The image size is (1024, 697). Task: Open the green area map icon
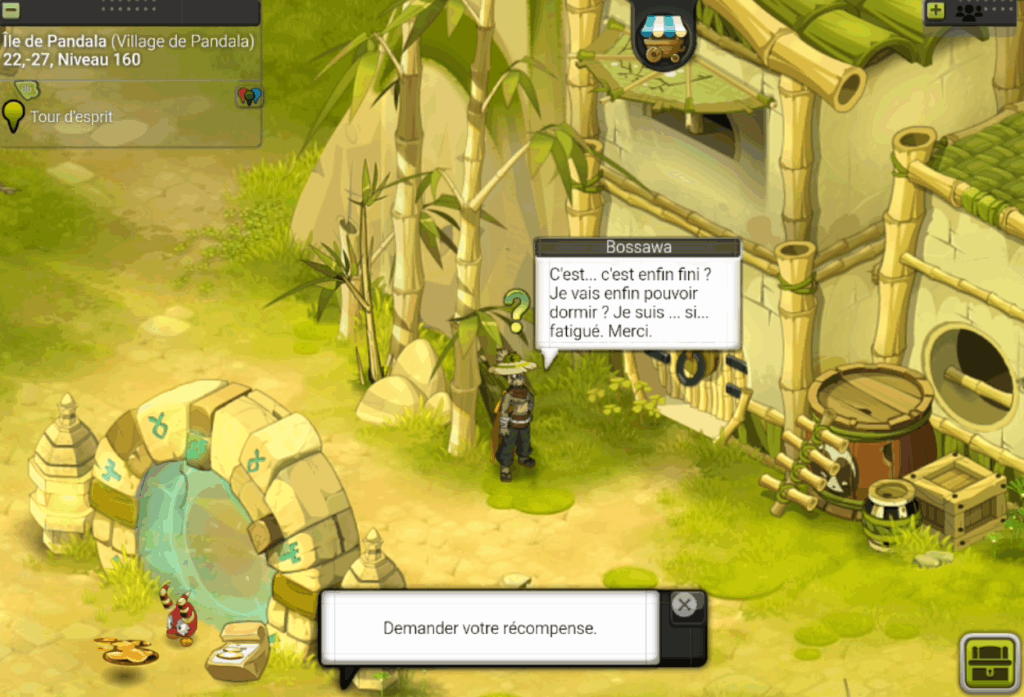tap(26, 90)
